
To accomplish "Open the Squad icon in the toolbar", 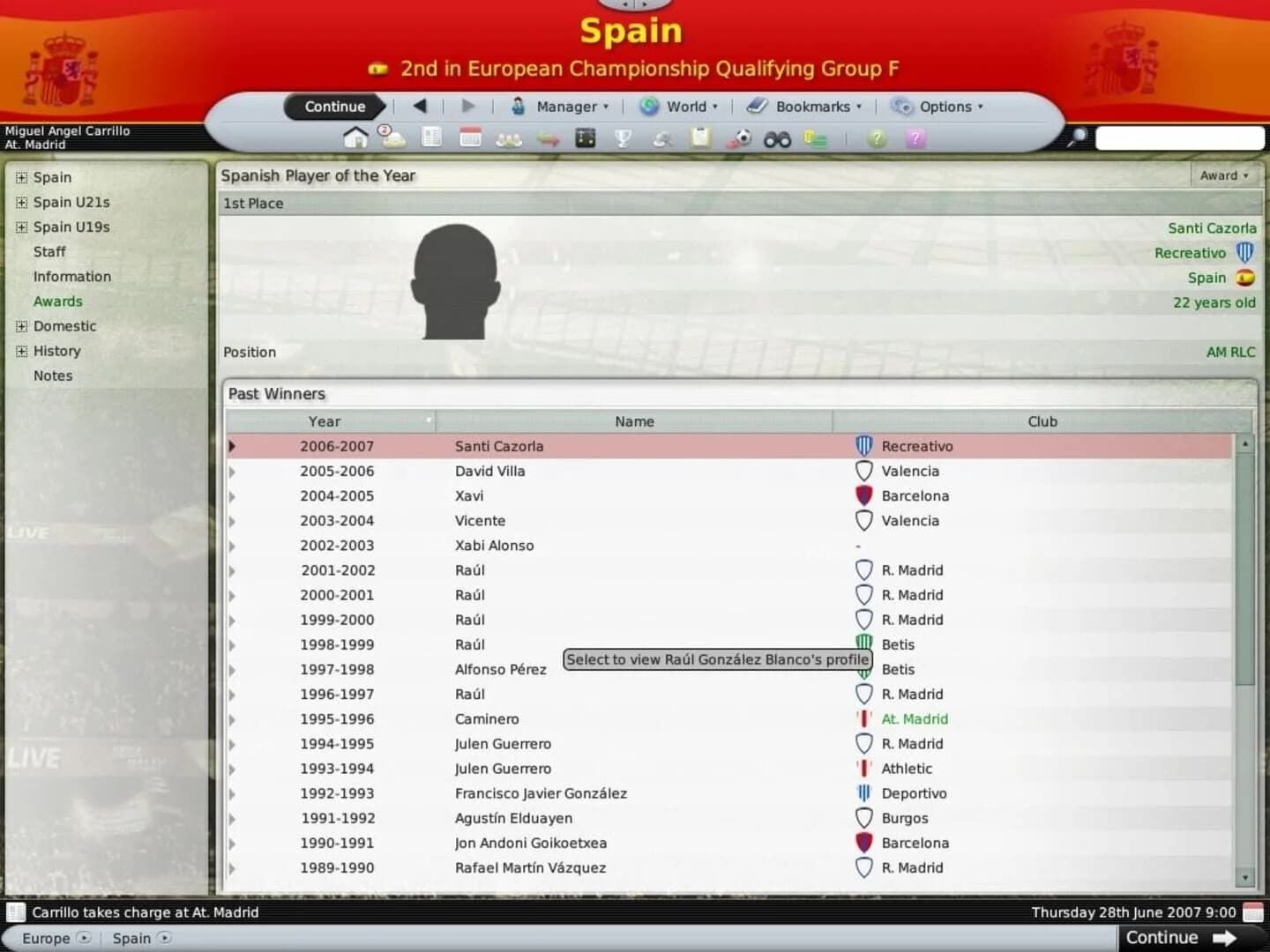I will [509, 138].
